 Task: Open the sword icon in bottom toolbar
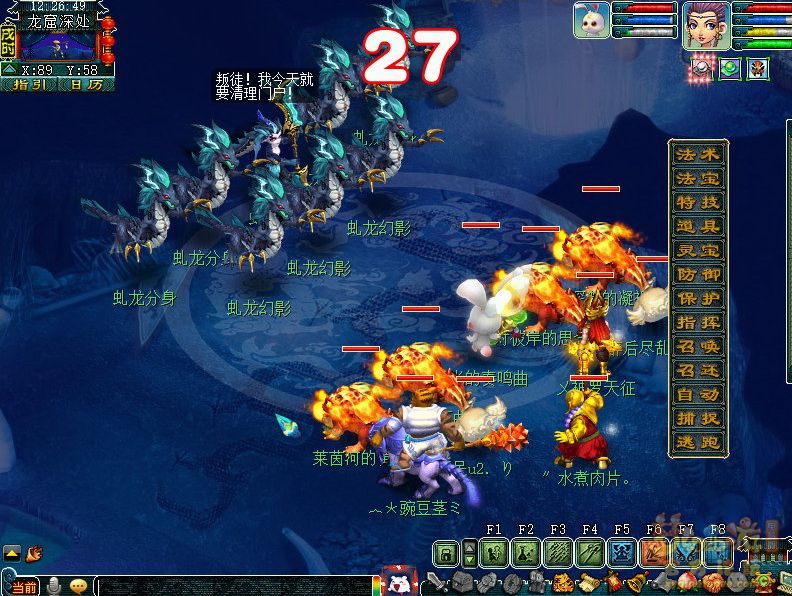pyautogui.click(x=434, y=582)
